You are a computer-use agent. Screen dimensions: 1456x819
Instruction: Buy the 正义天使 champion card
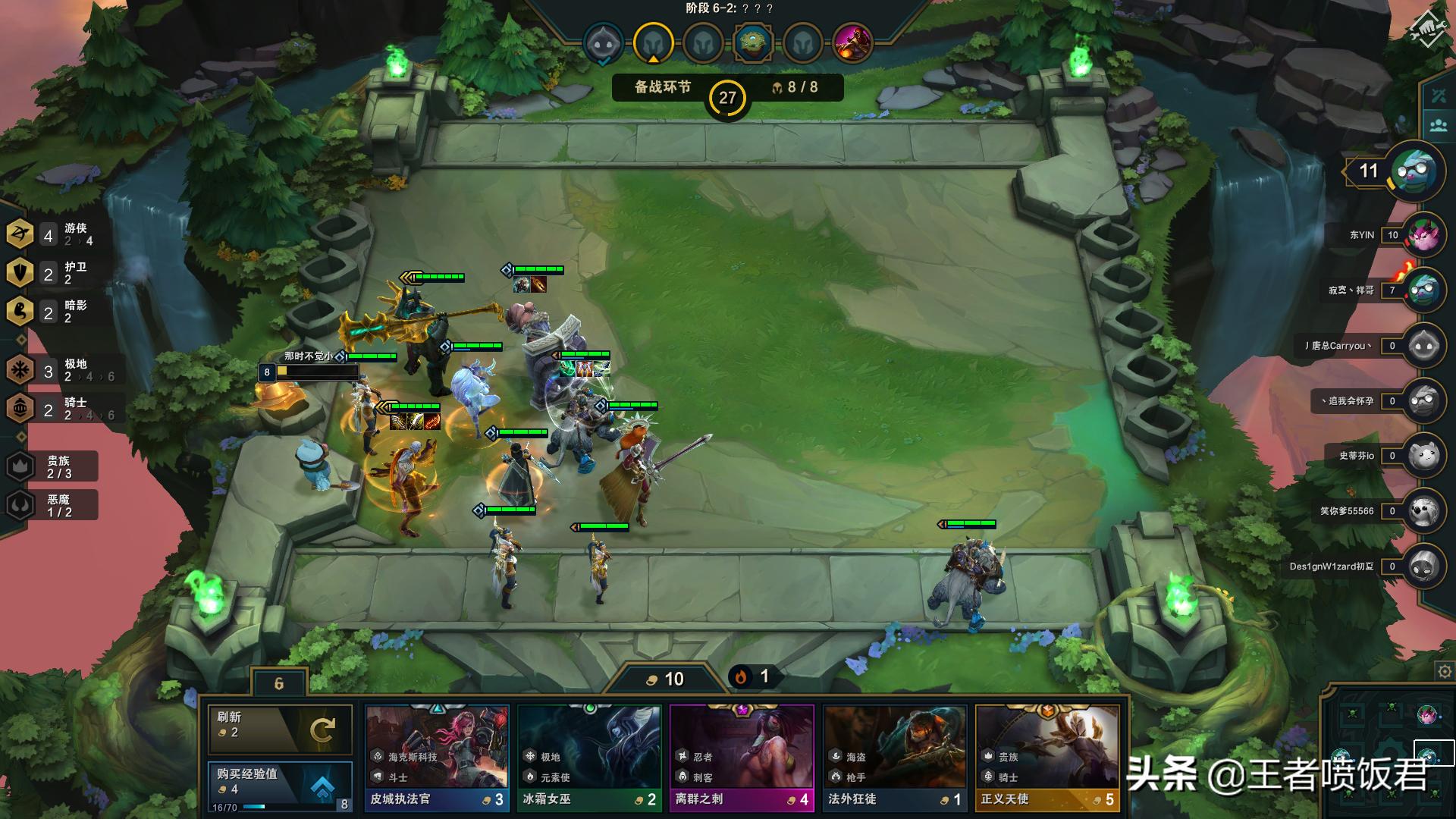click(1047, 758)
